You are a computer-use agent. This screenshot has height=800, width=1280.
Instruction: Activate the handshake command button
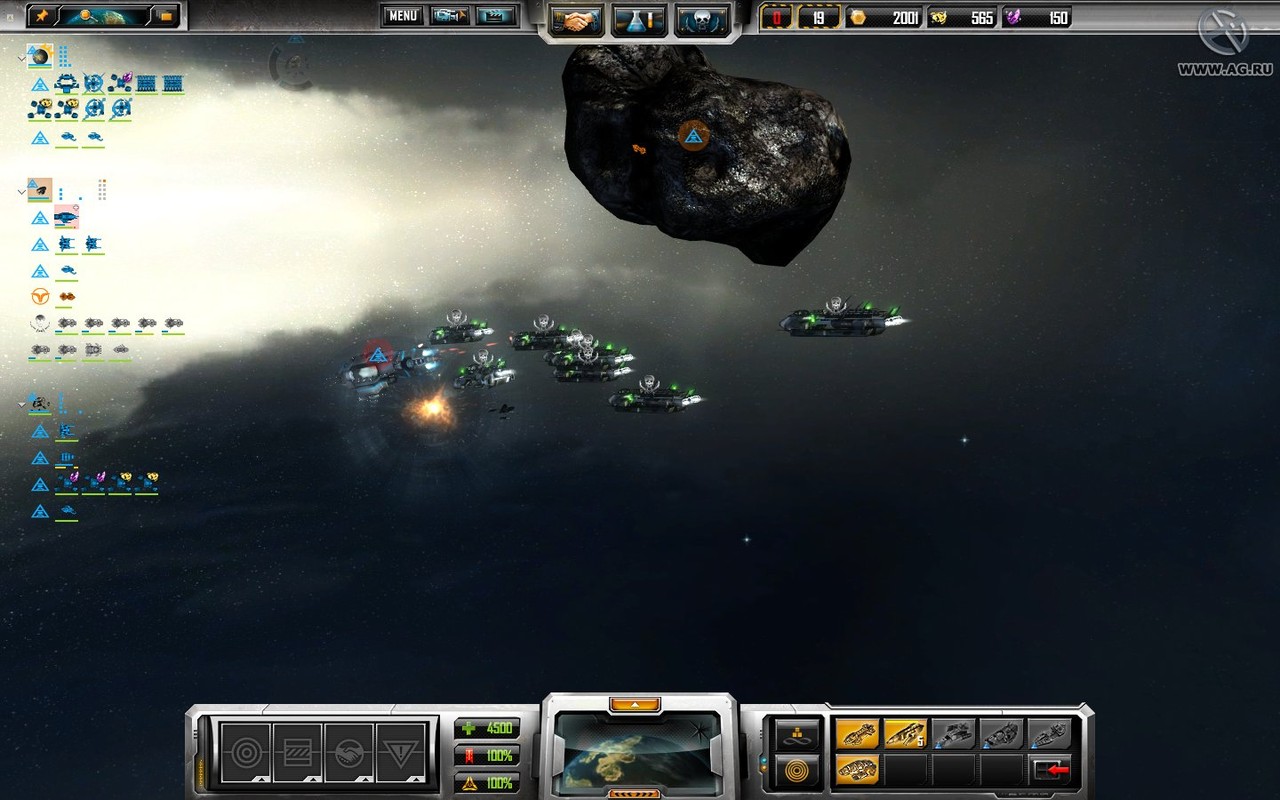[350, 751]
